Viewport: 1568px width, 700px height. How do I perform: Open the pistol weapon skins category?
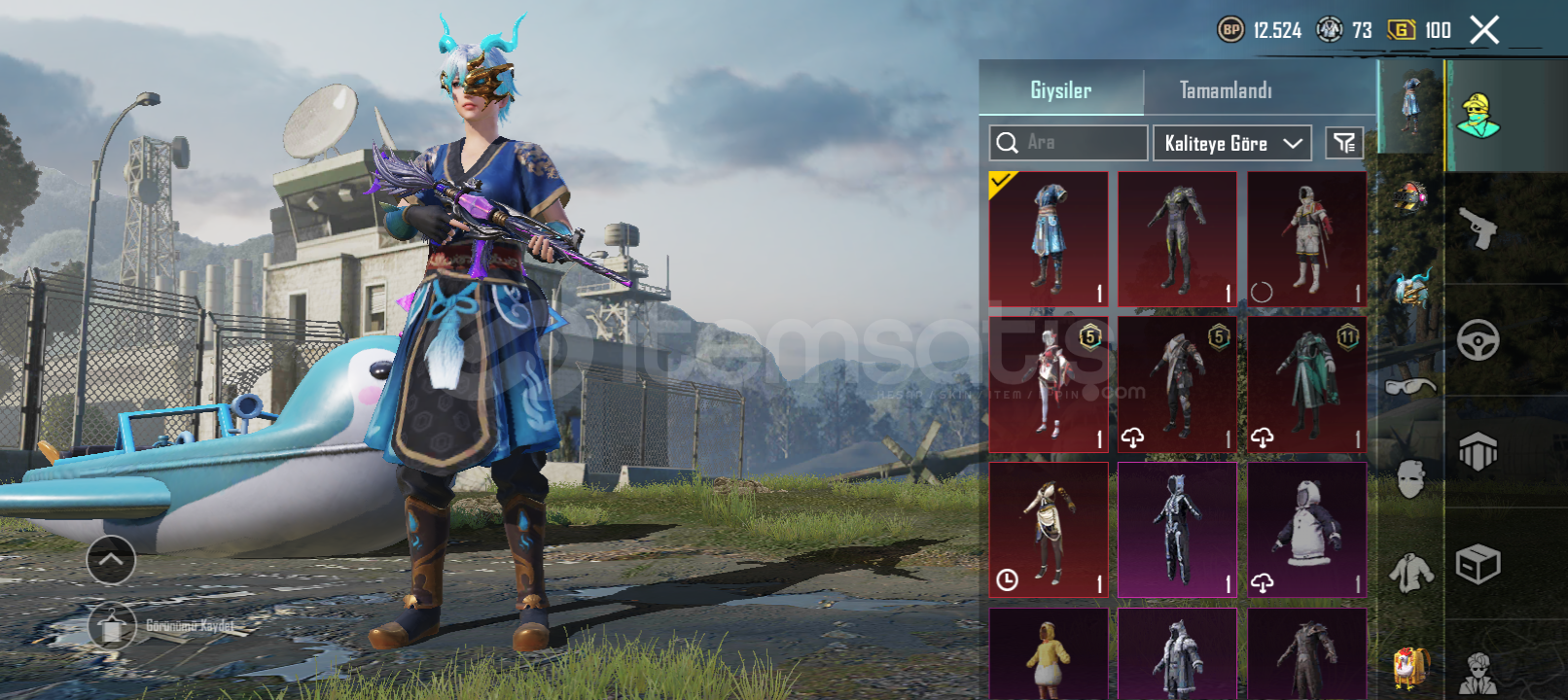point(1478,228)
